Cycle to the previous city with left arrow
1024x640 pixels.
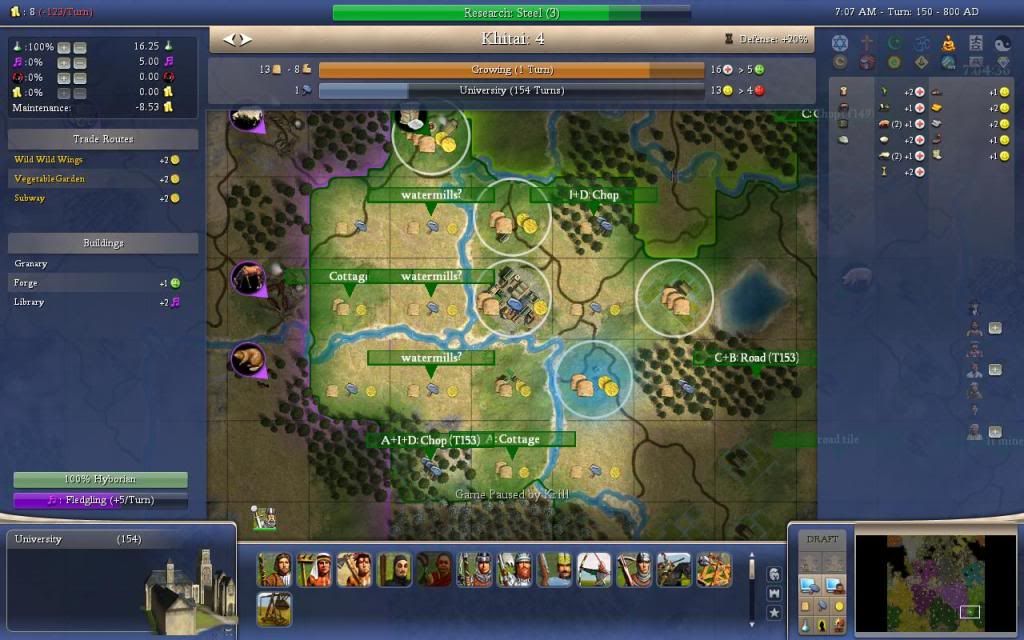(x=228, y=40)
